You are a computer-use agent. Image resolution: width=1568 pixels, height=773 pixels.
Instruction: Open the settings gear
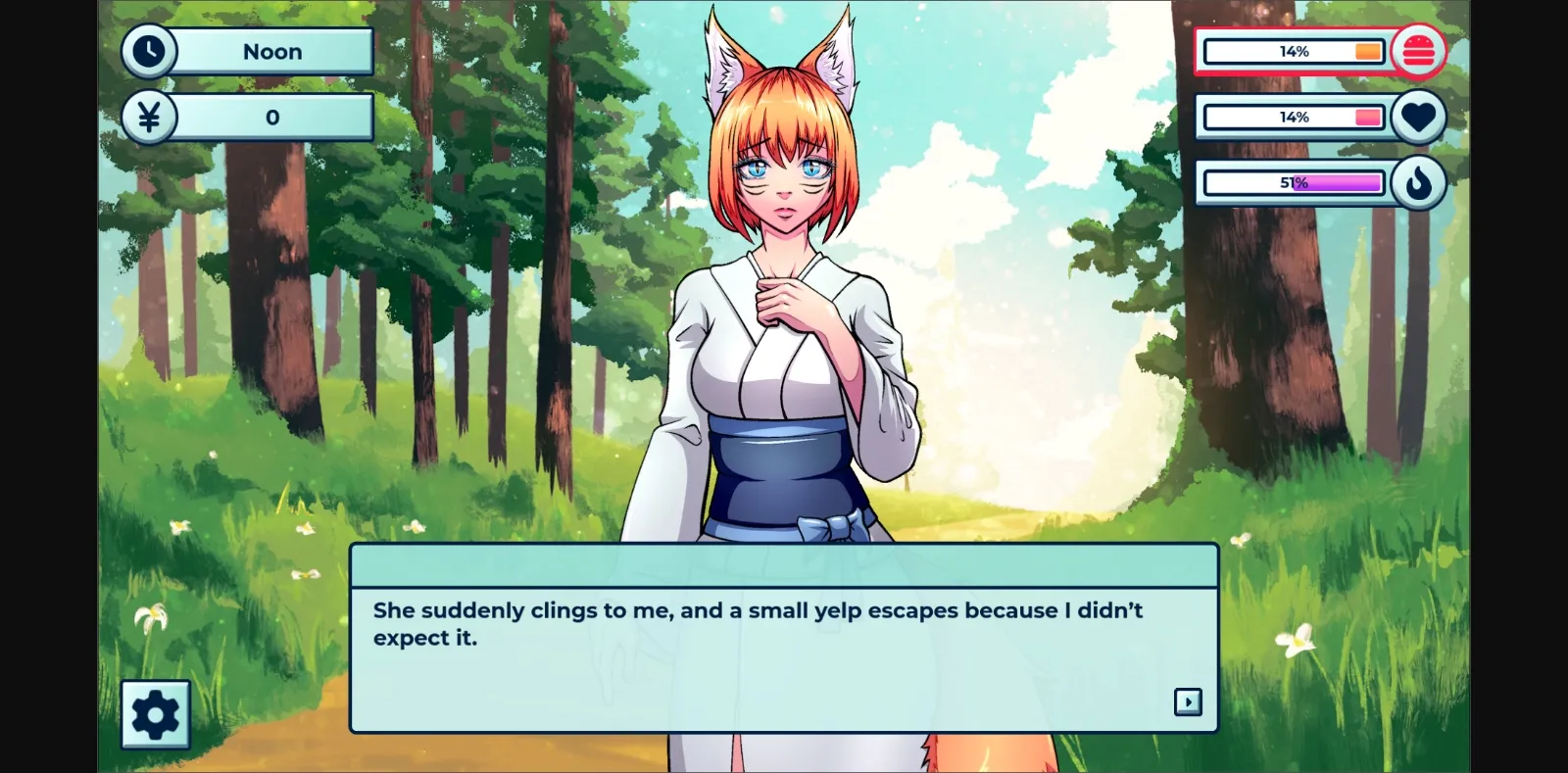pyautogui.click(x=156, y=714)
